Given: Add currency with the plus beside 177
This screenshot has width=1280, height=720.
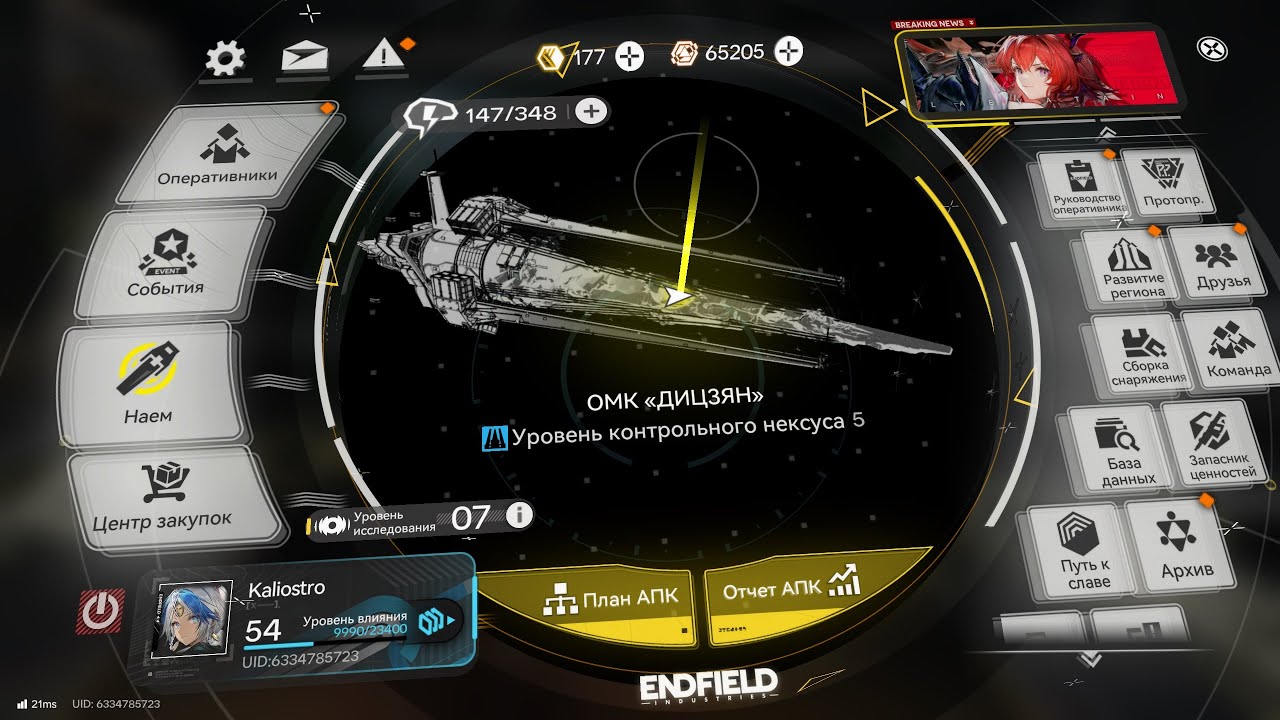Looking at the screenshot, I should [x=629, y=56].
